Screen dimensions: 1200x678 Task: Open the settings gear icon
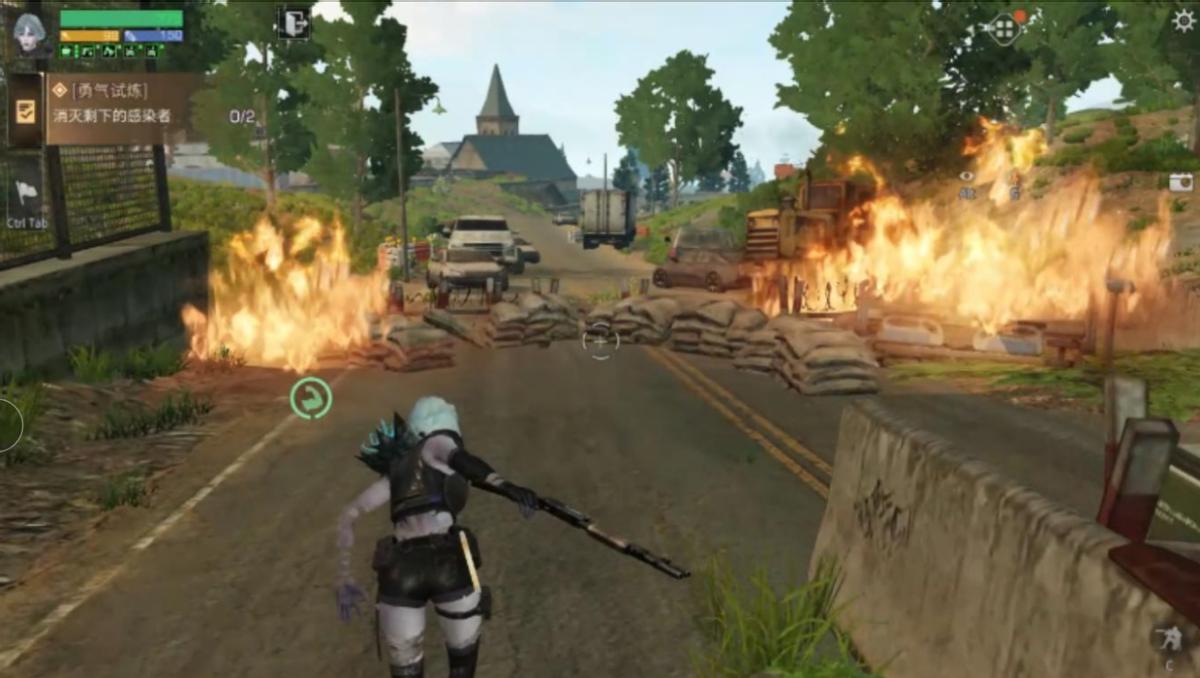click(1183, 20)
